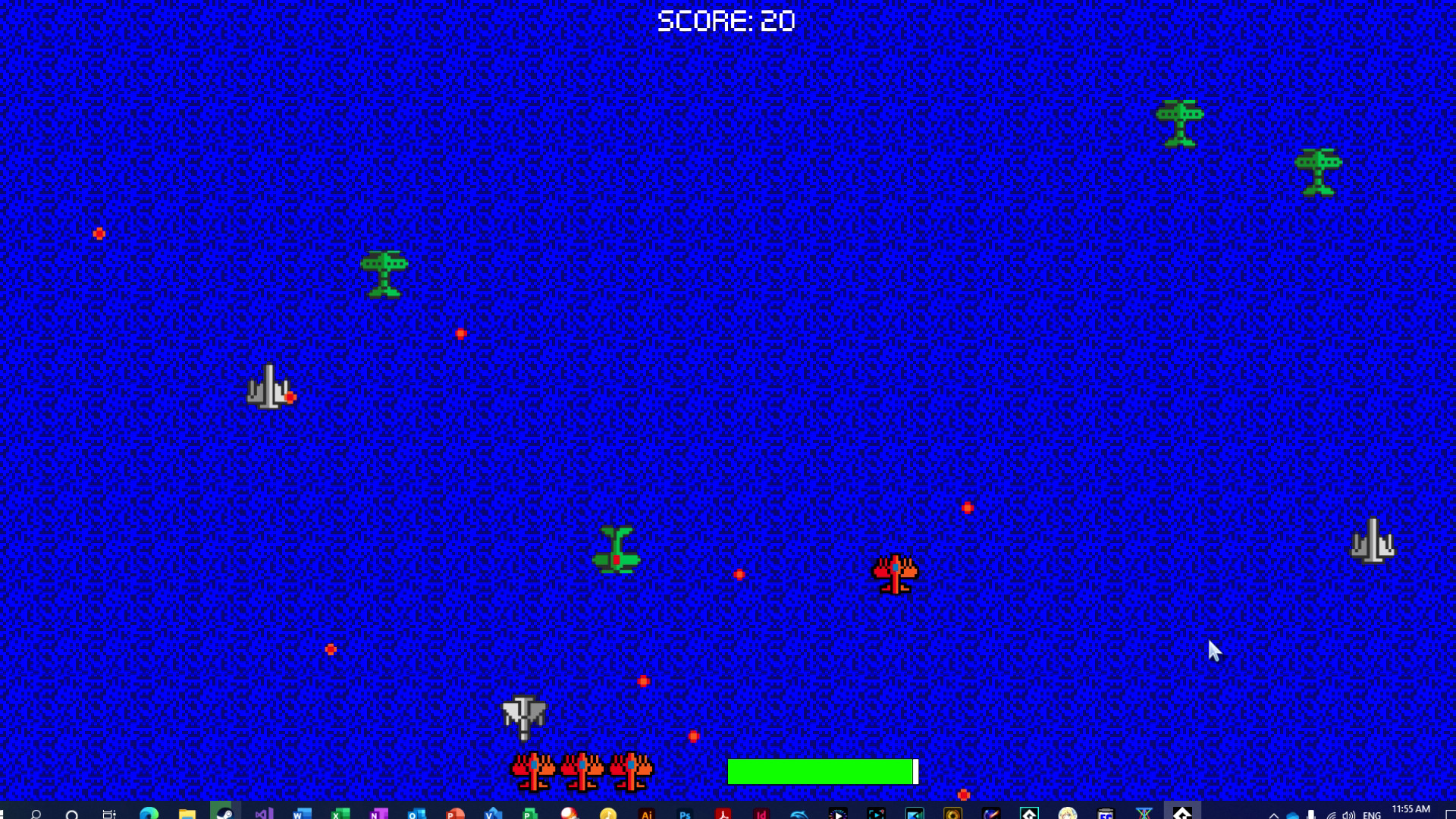
Task: Open Adobe Photoshop from the taskbar
Action: 685,811
